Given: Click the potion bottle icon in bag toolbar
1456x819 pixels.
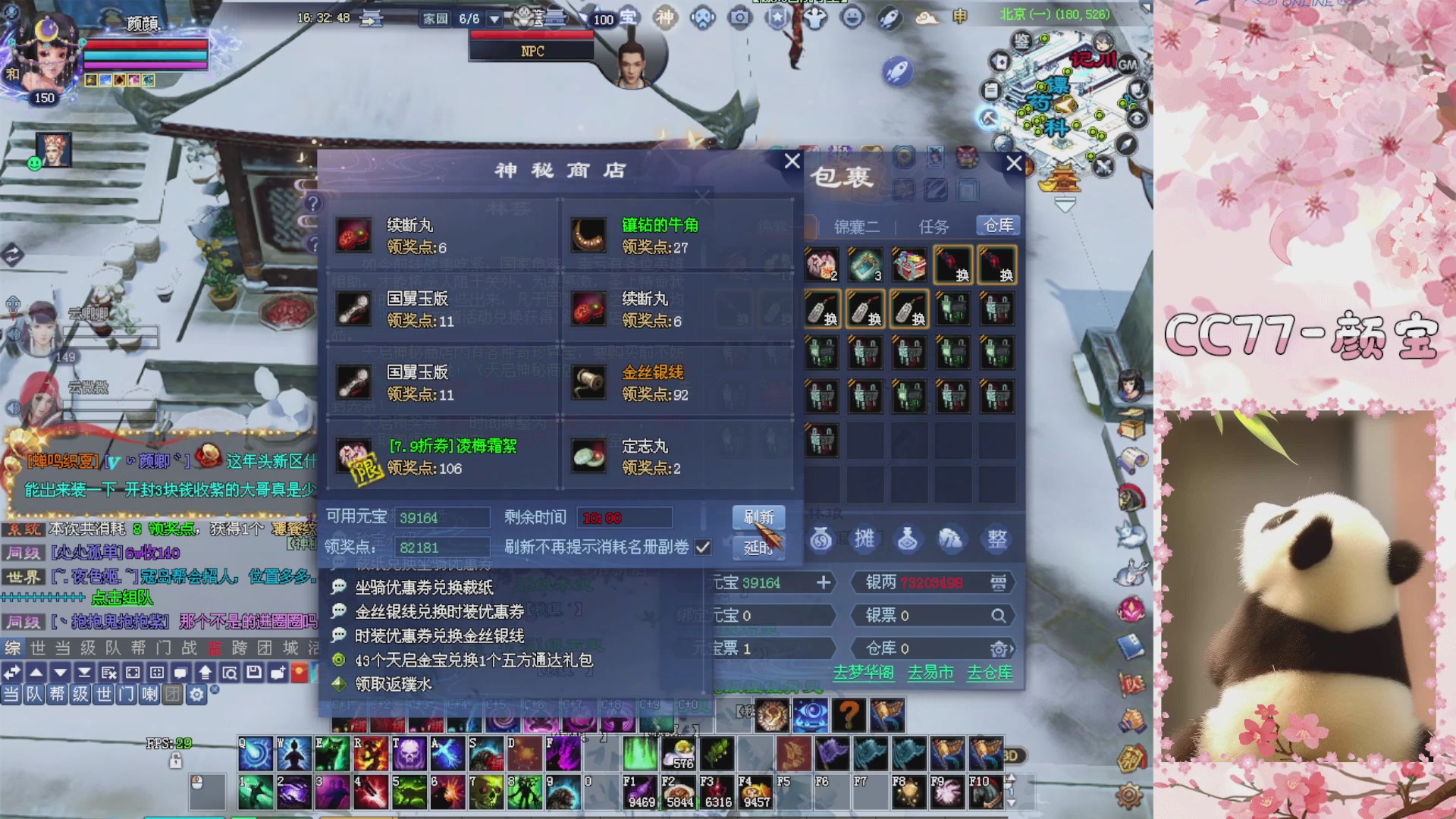Looking at the screenshot, I should tap(909, 540).
